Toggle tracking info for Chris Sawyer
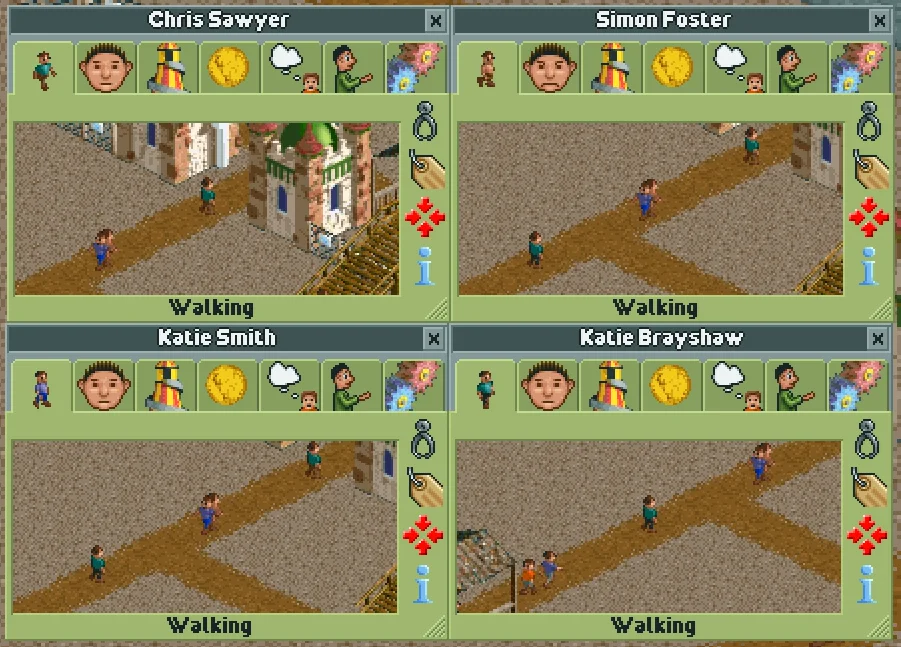 (x=426, y=265)
